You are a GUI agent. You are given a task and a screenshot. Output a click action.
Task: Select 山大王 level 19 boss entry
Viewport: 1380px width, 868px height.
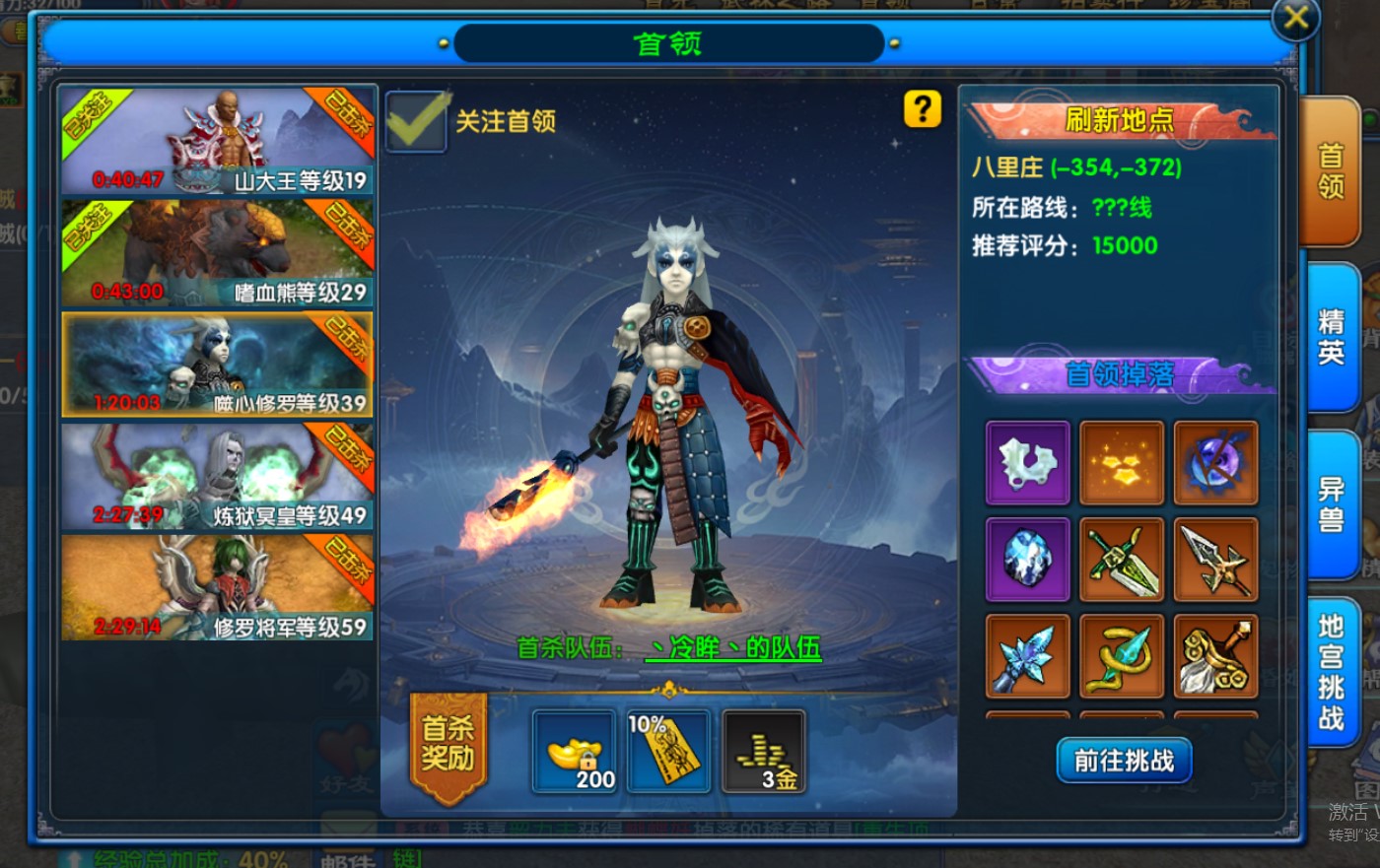217,141
